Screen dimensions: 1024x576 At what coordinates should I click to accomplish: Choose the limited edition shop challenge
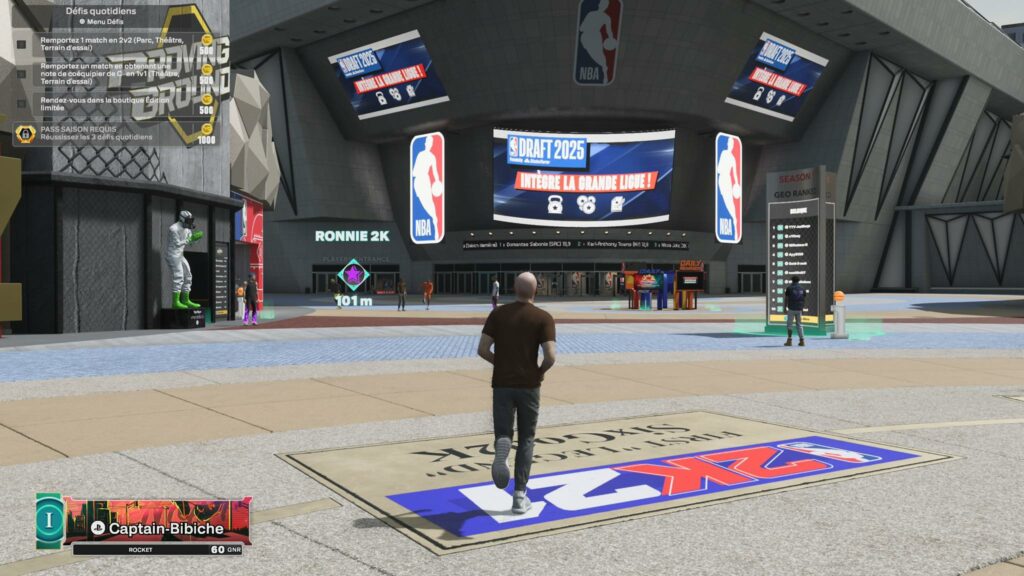coord(115,104)
